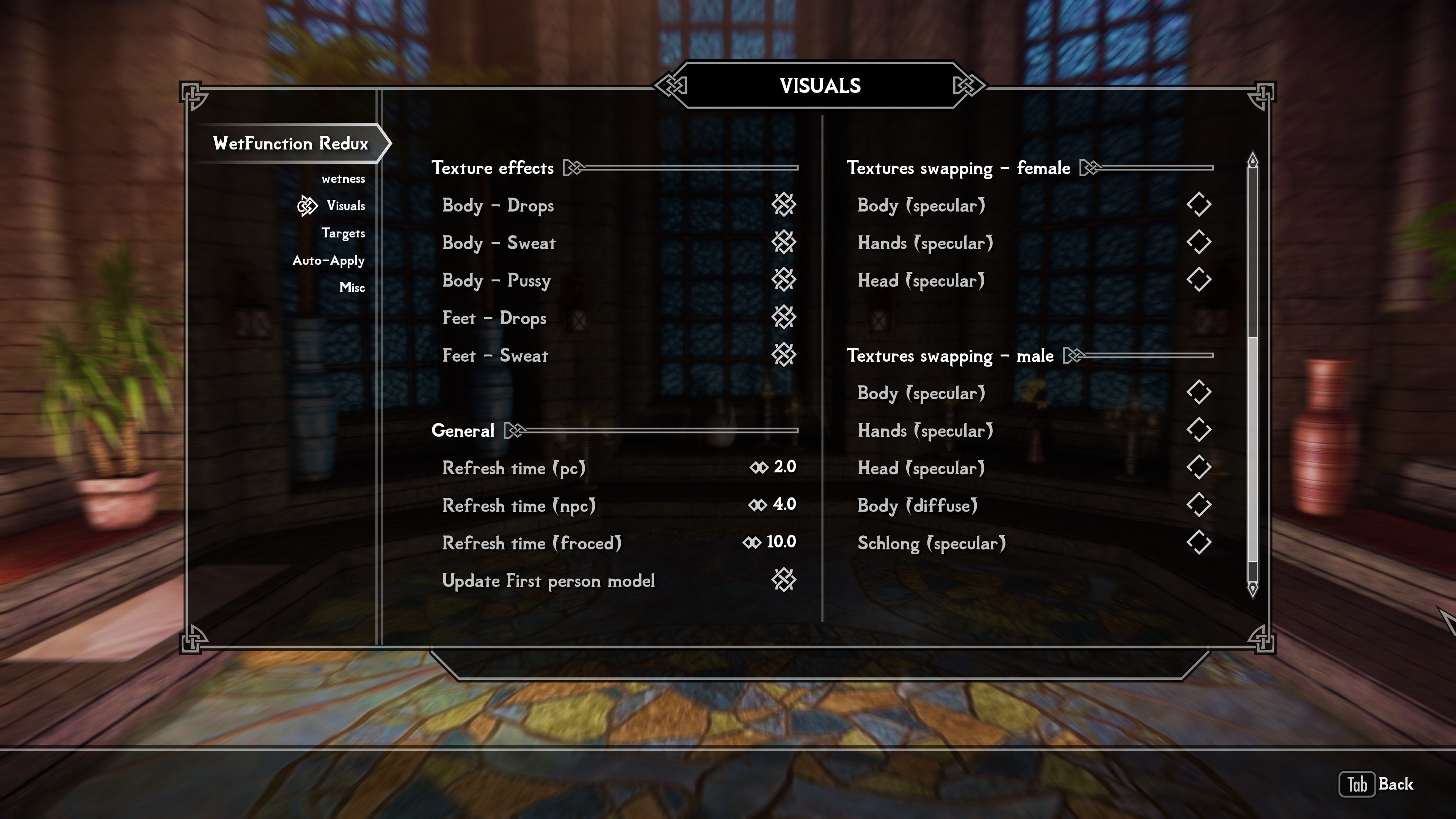The width and height of the screenshot is (1456, 819).
Task: Toggle the Feet - Sweat texture effect
Action: click(783, 355)
